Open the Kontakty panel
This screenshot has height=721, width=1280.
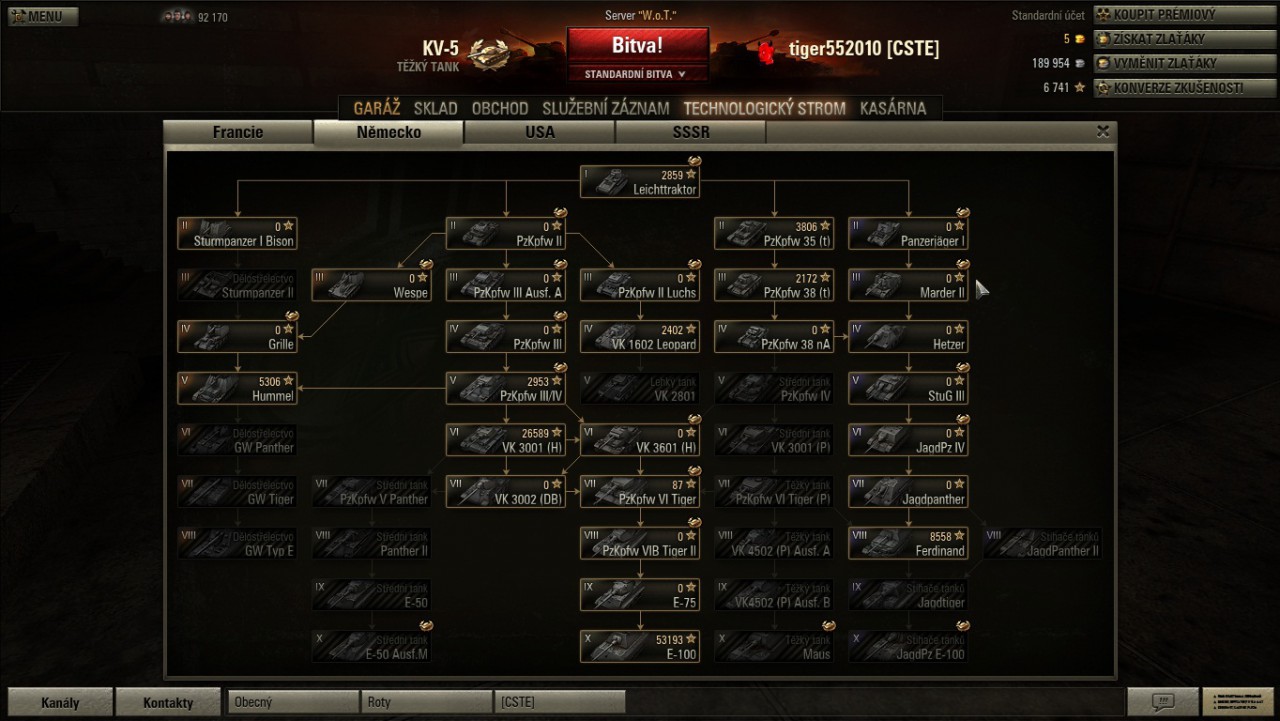click(168, 702)
